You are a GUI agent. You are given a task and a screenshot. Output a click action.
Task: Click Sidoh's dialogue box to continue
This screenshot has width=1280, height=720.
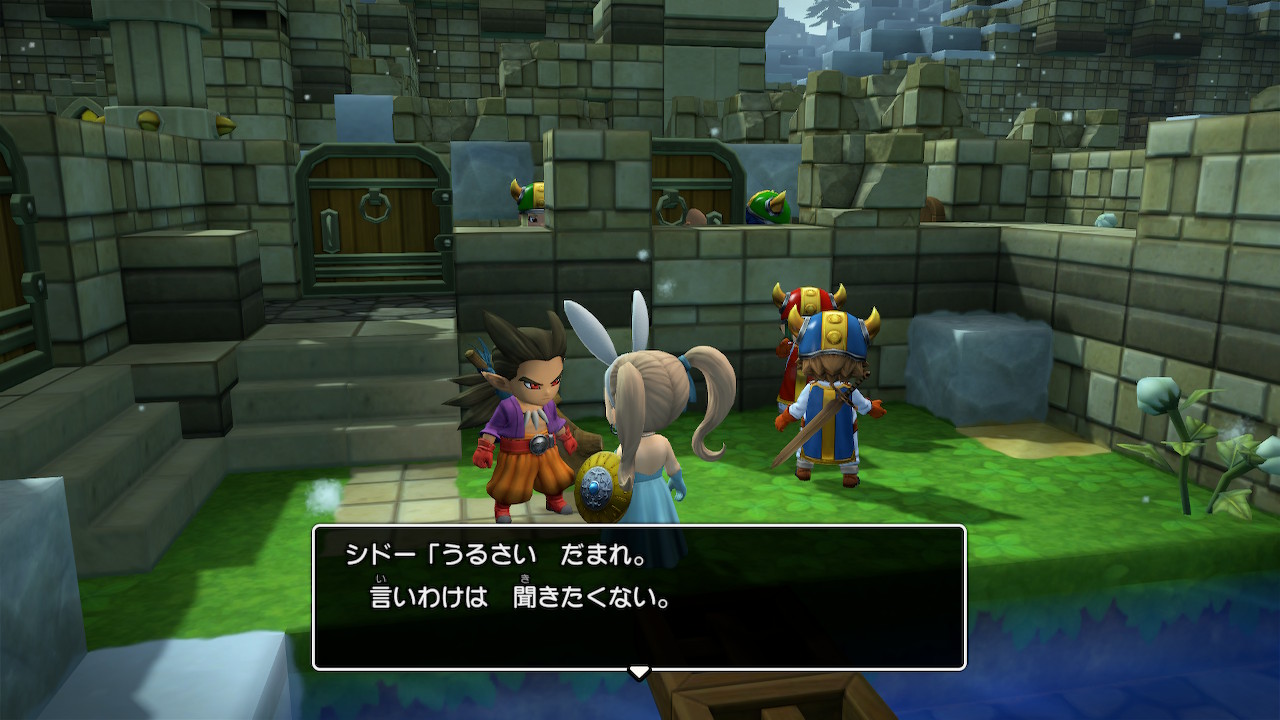639,596
